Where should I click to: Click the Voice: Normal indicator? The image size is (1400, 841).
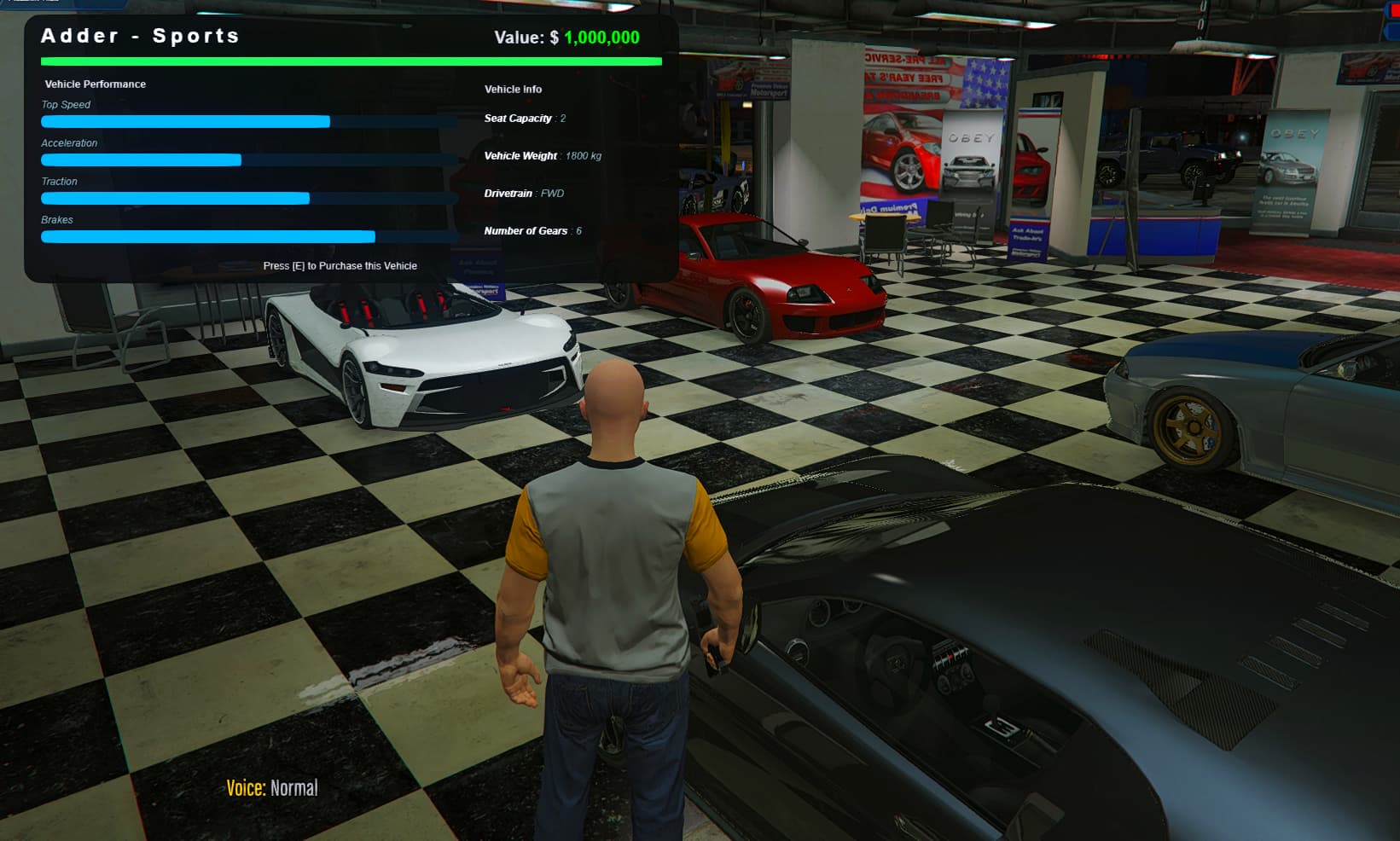pyautogui.click(x=273, y=787)
